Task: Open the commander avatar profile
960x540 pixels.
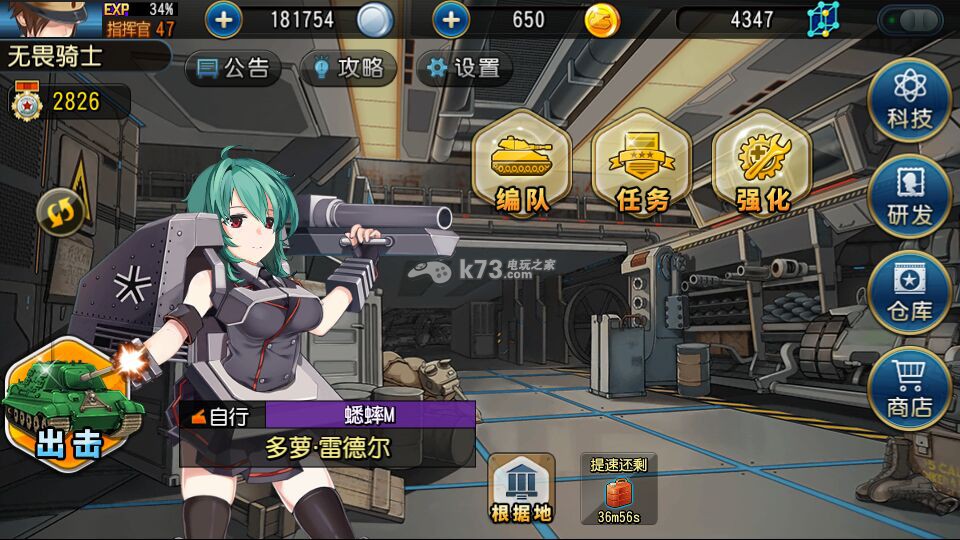Action: (50, 18)
